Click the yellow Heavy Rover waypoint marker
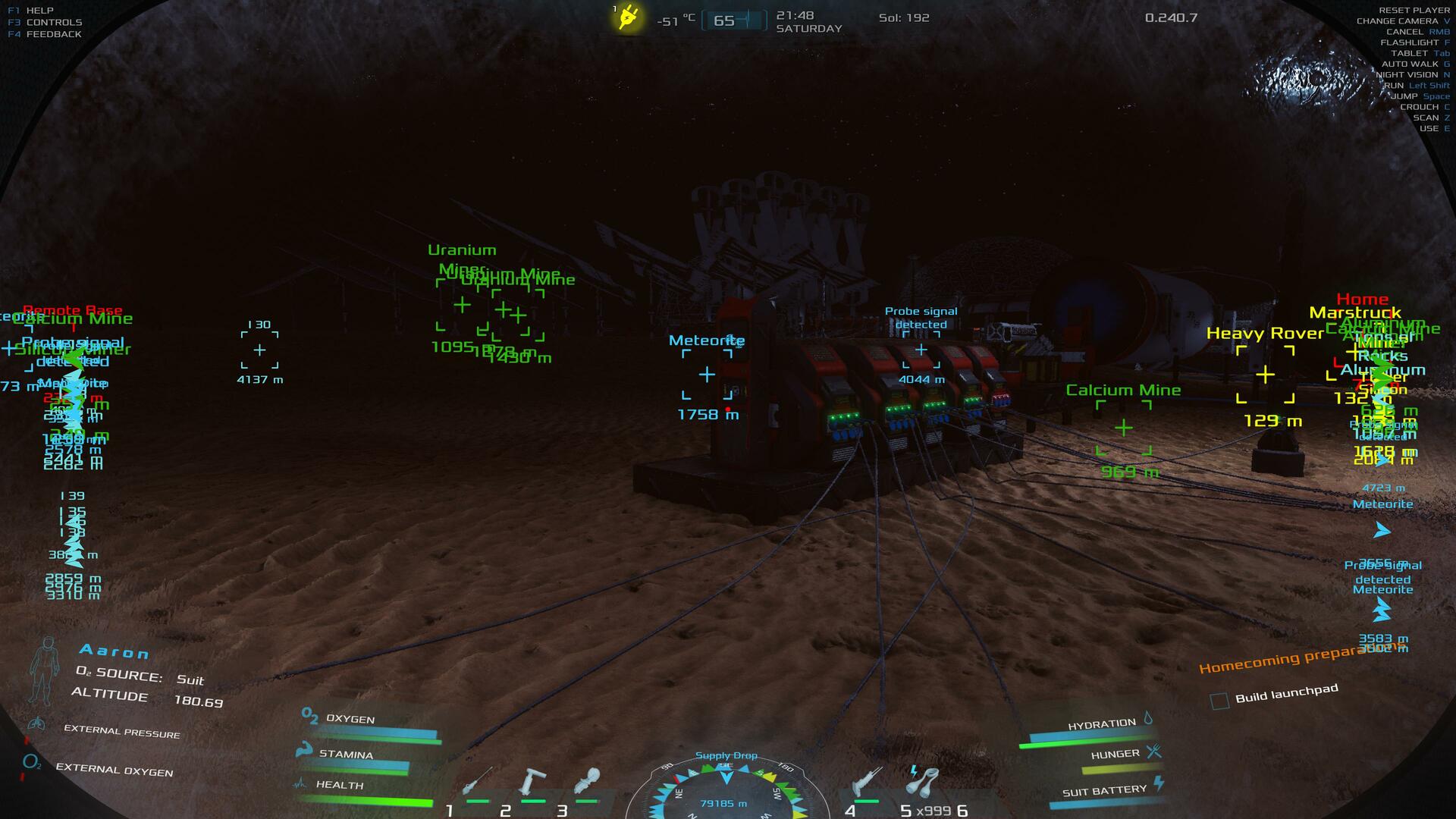 (x=1265, y=374)
